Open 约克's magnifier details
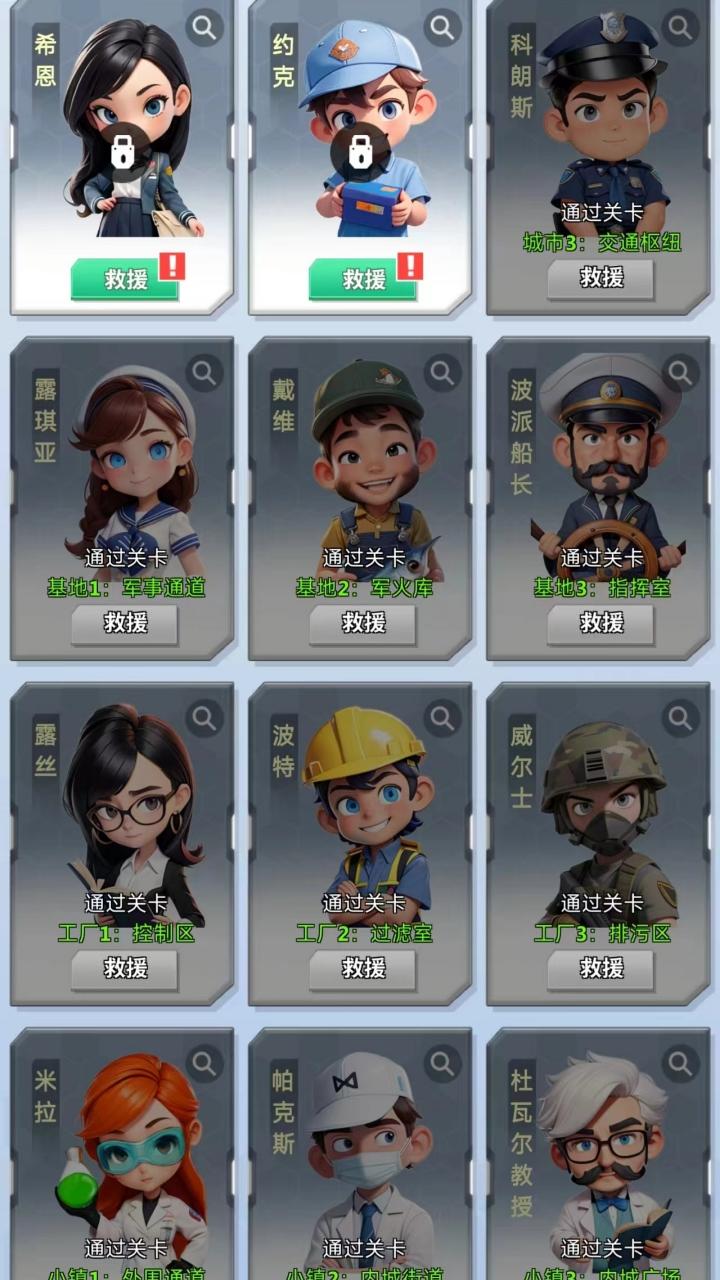This screenshot has width=720, height=1280. point(442,28)
